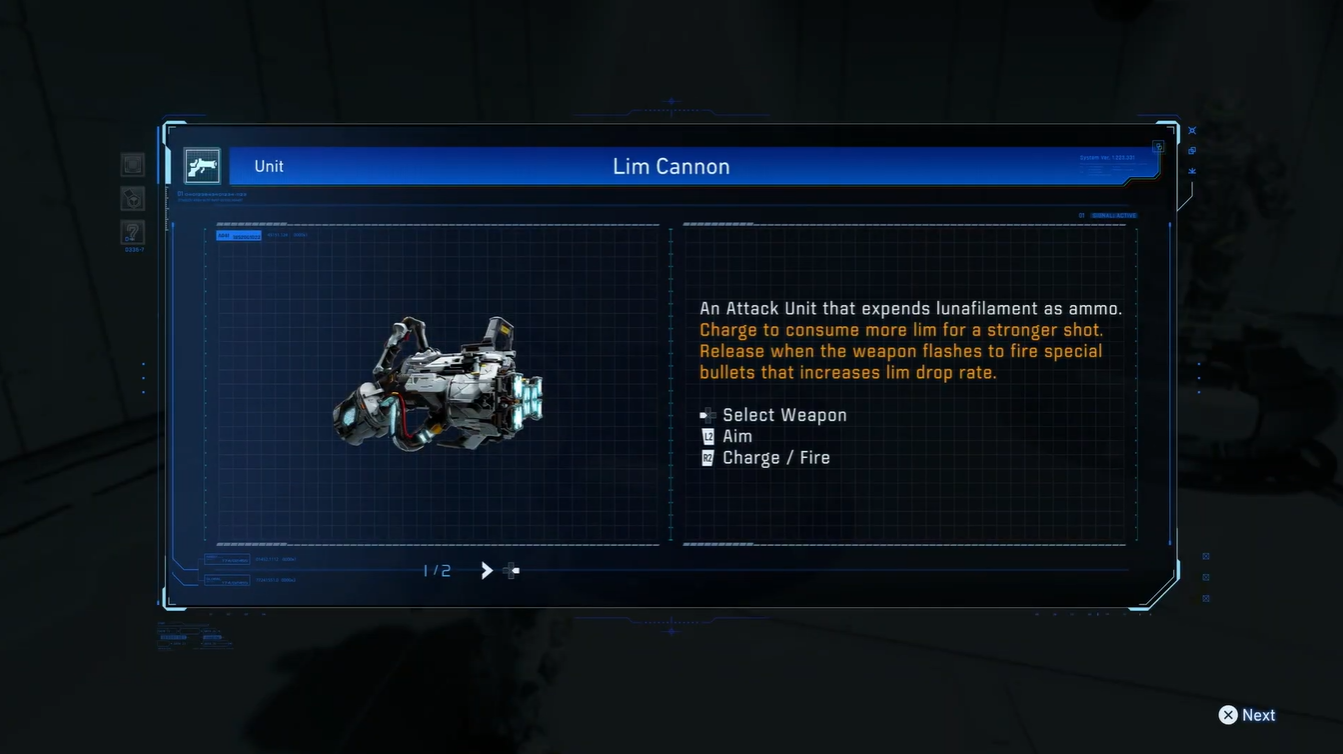The image size is (1343, 754).
Task: Choose the dimmed square sidebar icon
Action: (x=132, y=165)
